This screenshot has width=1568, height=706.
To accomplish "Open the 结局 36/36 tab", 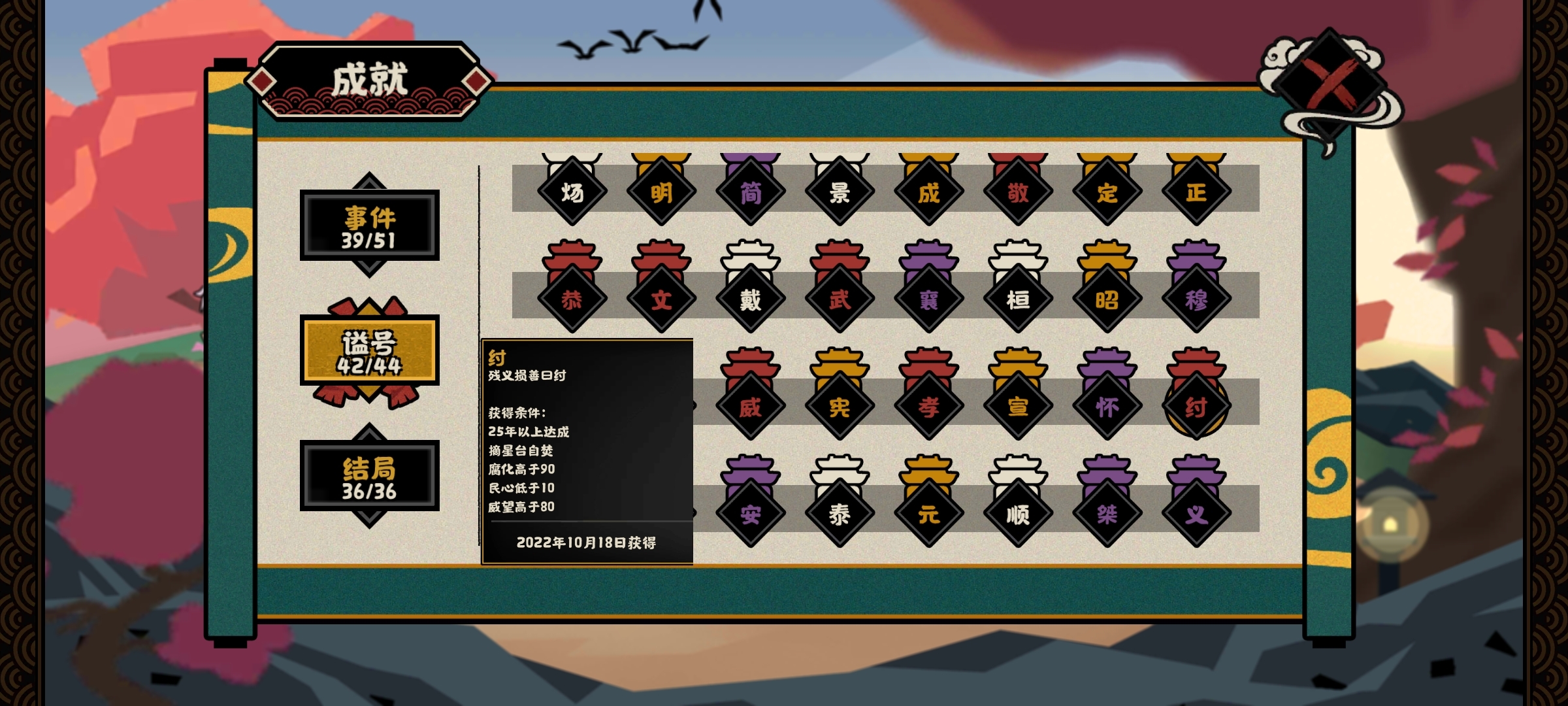I will pos(369,476).
